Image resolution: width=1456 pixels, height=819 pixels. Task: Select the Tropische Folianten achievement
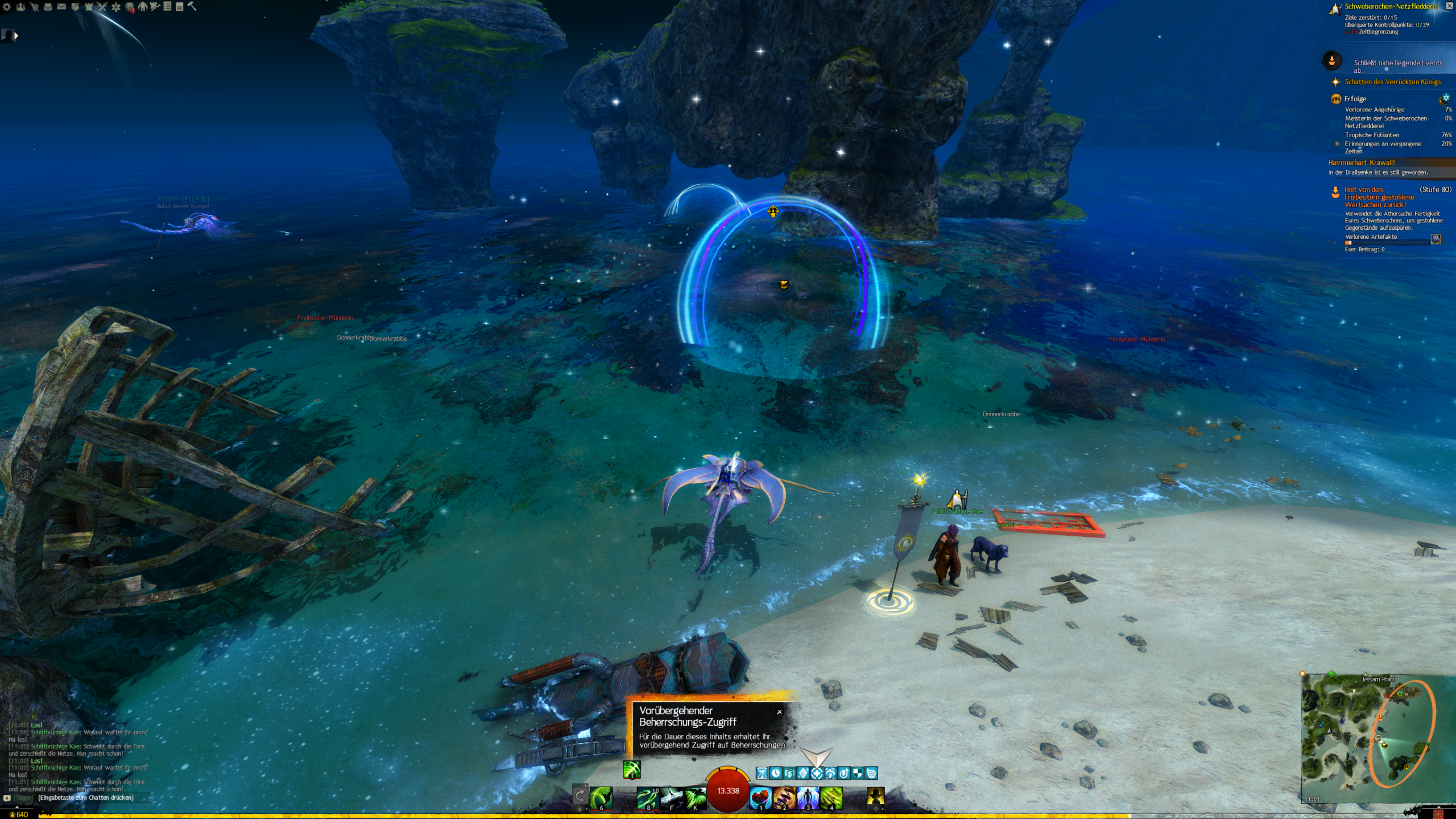(1372, 135)
